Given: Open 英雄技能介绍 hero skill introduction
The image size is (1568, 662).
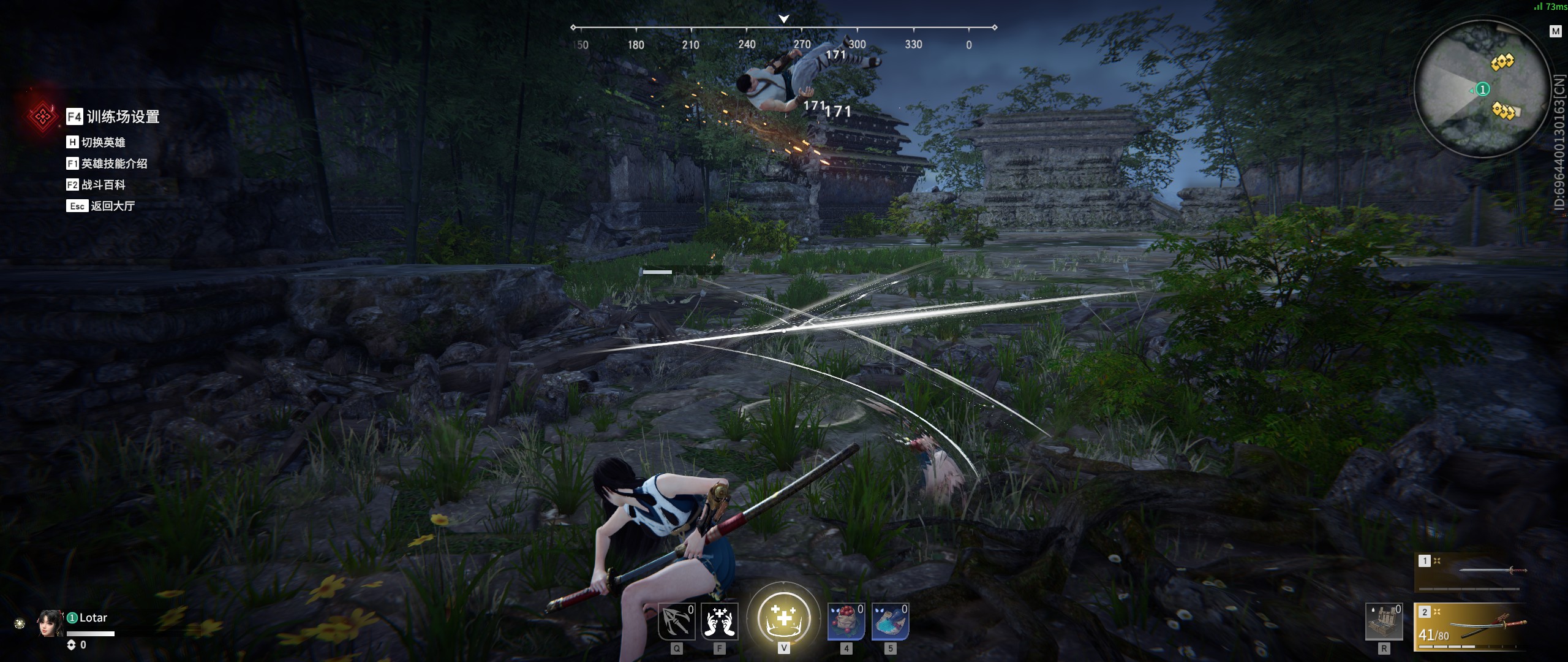Looking at the screenshot, I should [107, 164].
